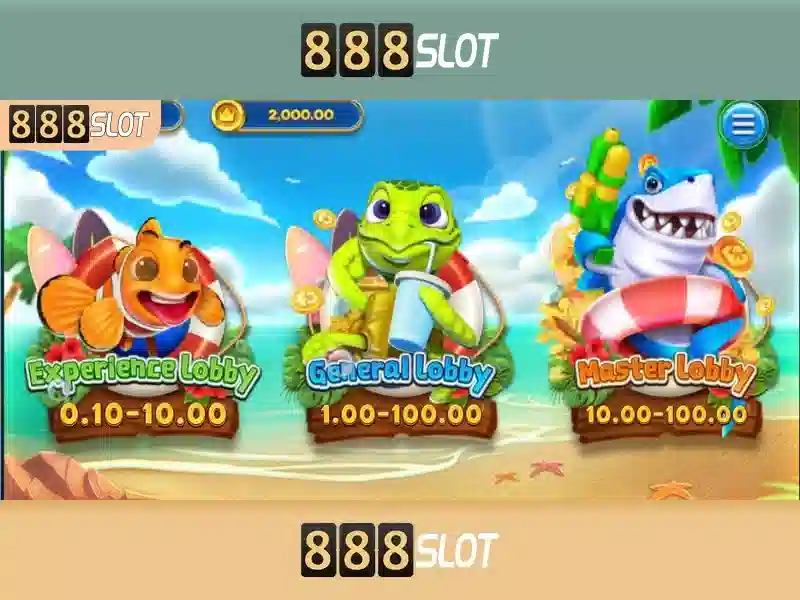Open the blue hamburger menu
This screenshot has width=800, height=600.
pos(742,125)
